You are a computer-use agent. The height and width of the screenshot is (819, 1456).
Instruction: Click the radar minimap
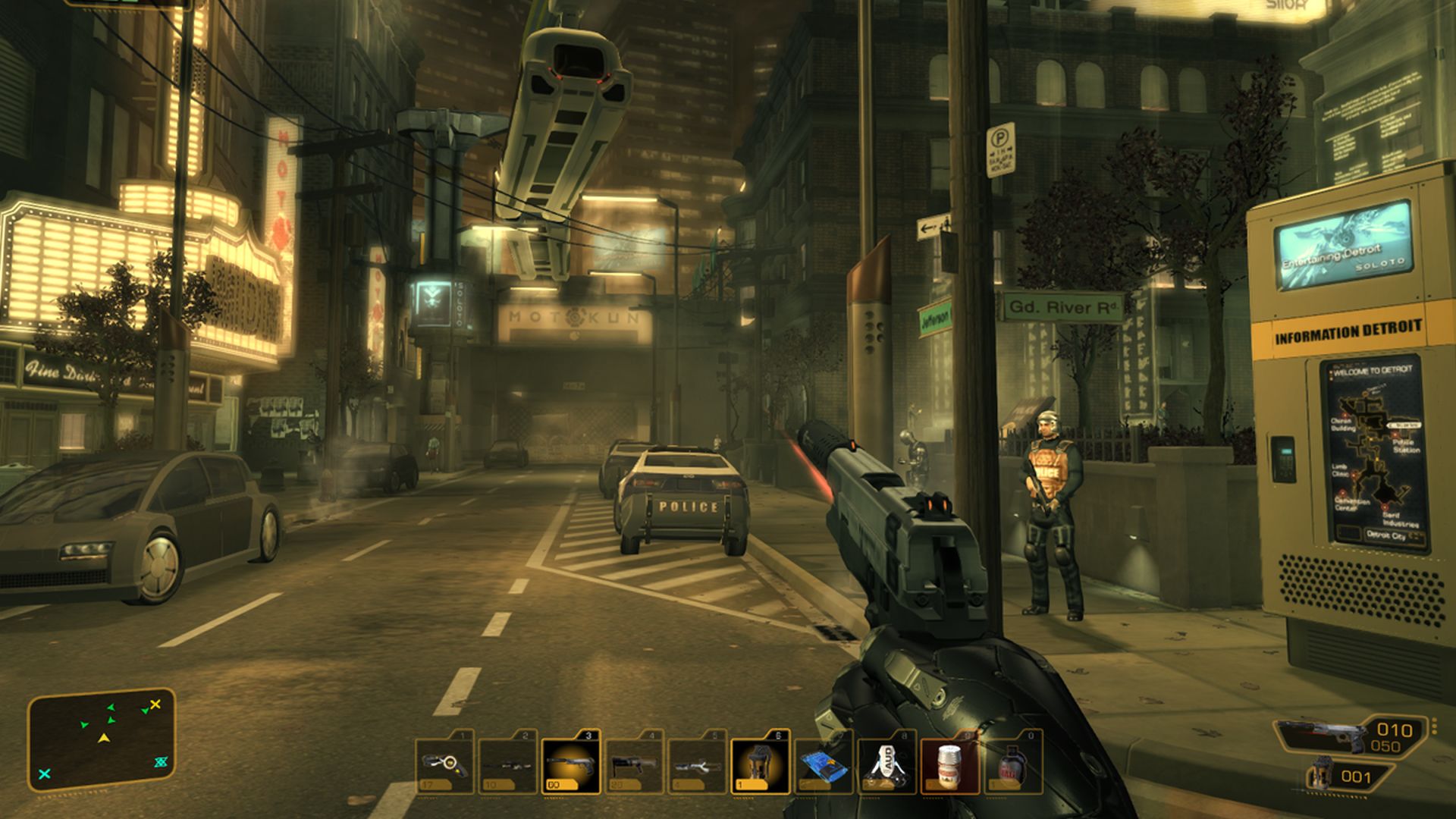[102, 739]
